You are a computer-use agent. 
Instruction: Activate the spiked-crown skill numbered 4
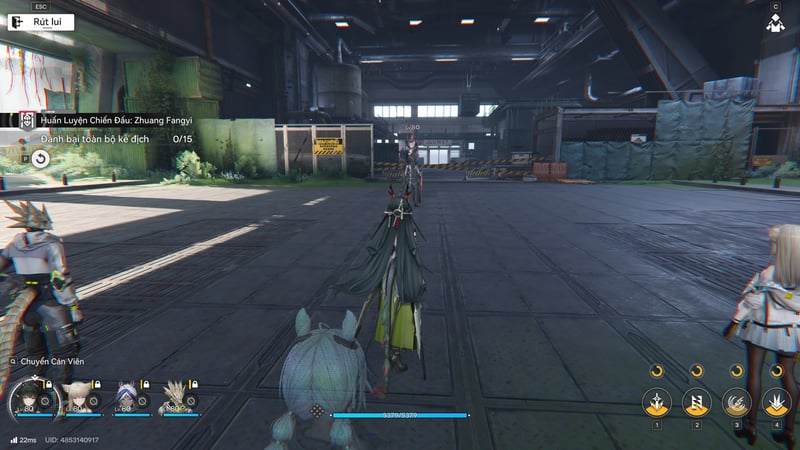coord(776,403)
